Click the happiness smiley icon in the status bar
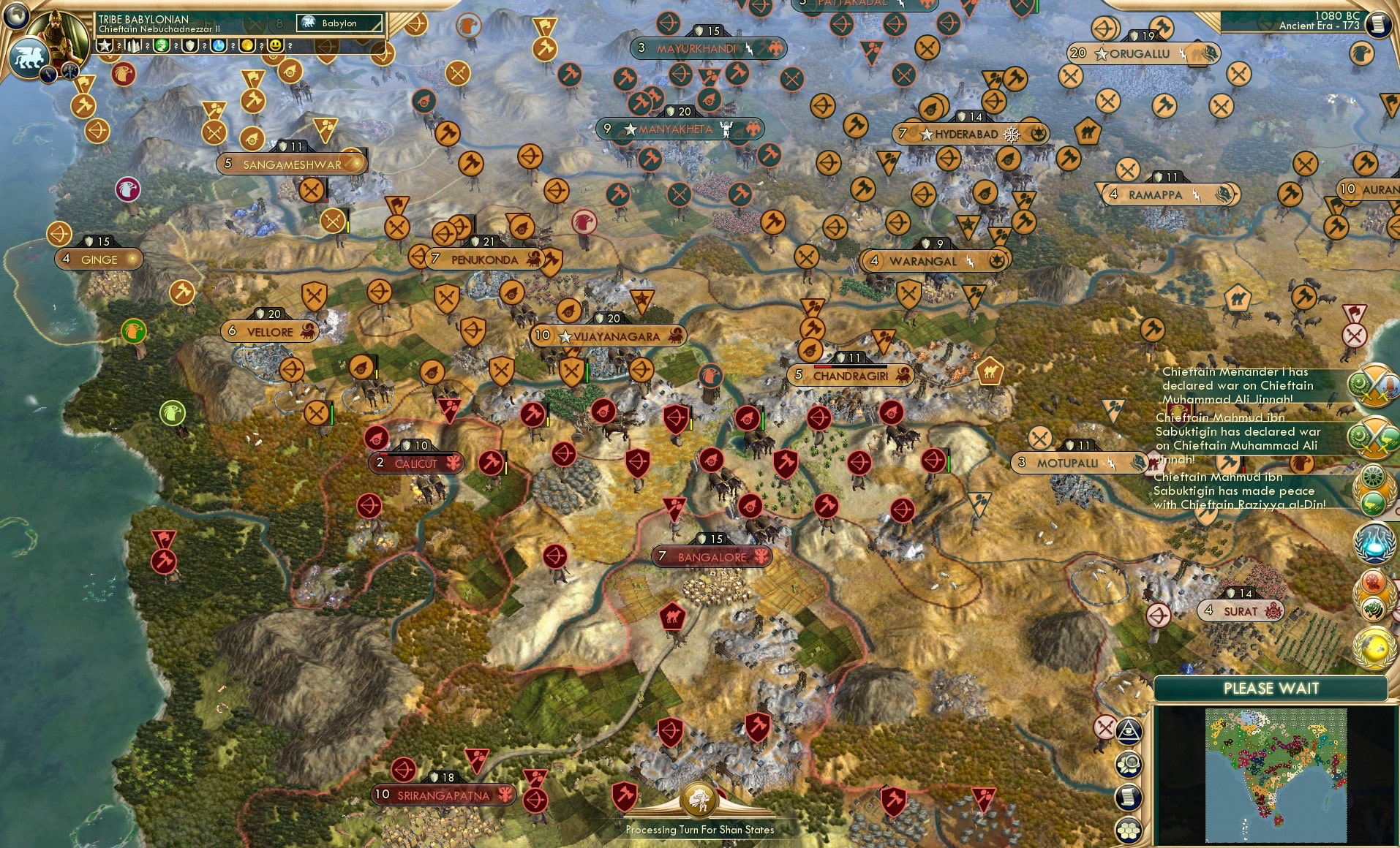This screenshot has width=1400, height=848. (x=276, y=46)
